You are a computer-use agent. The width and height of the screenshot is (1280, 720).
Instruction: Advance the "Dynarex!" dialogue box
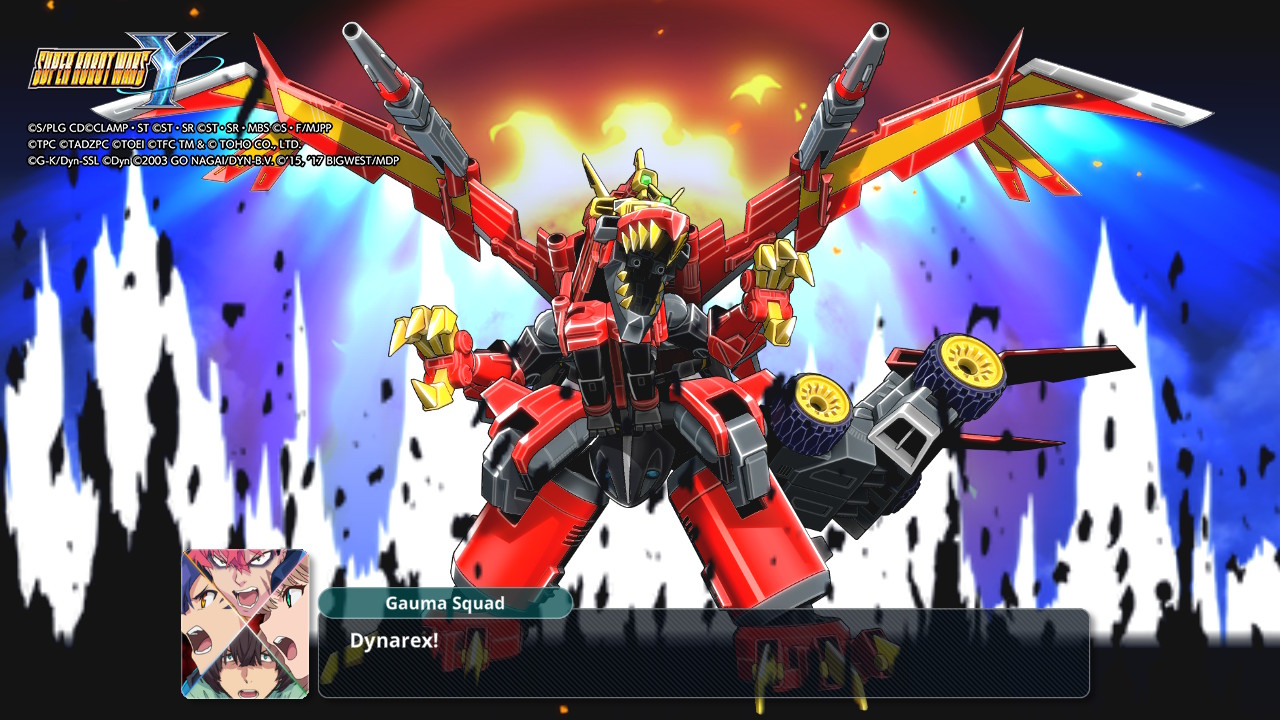click(x=703, y=653)
